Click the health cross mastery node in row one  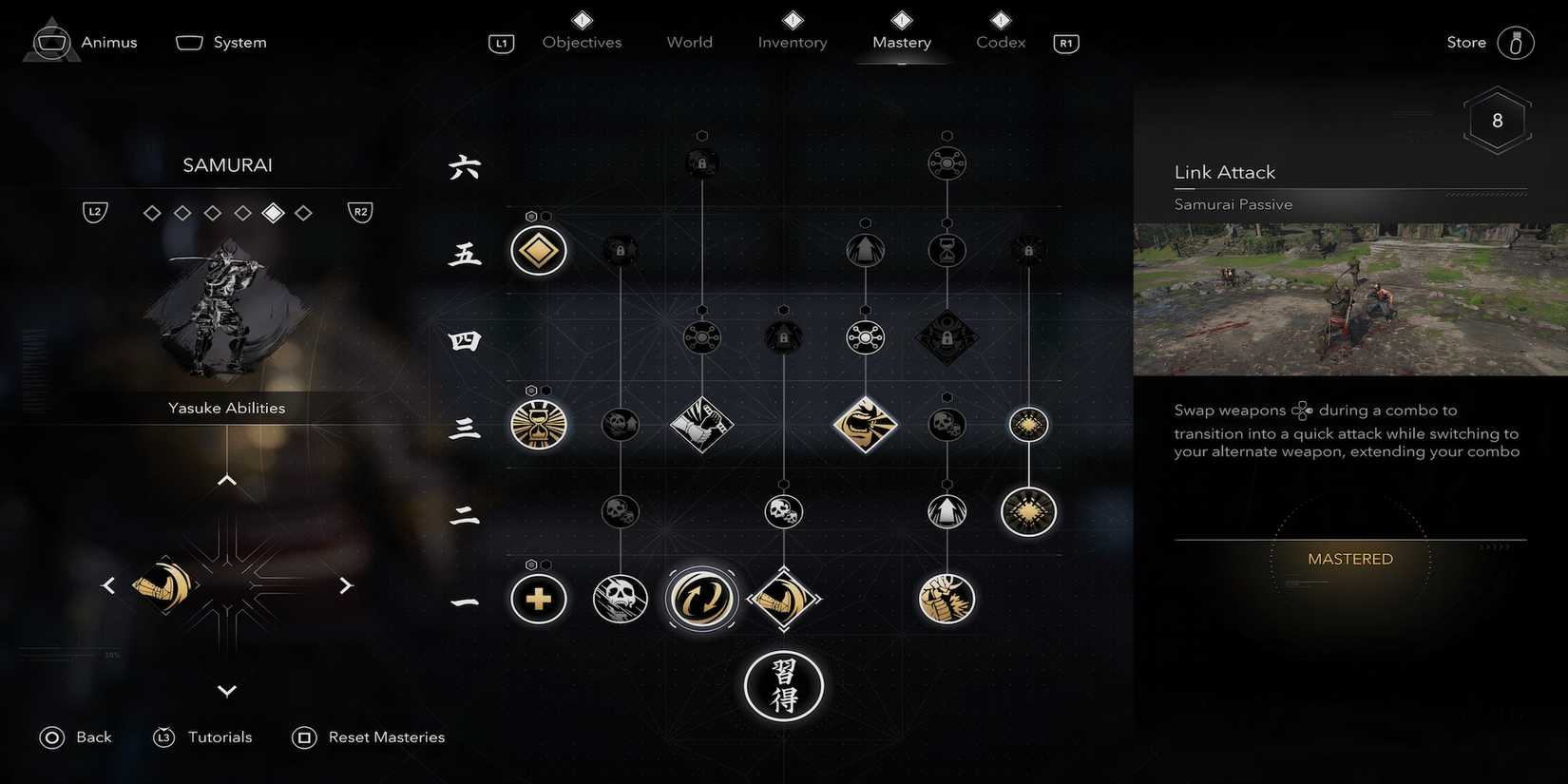pos(538,599)
